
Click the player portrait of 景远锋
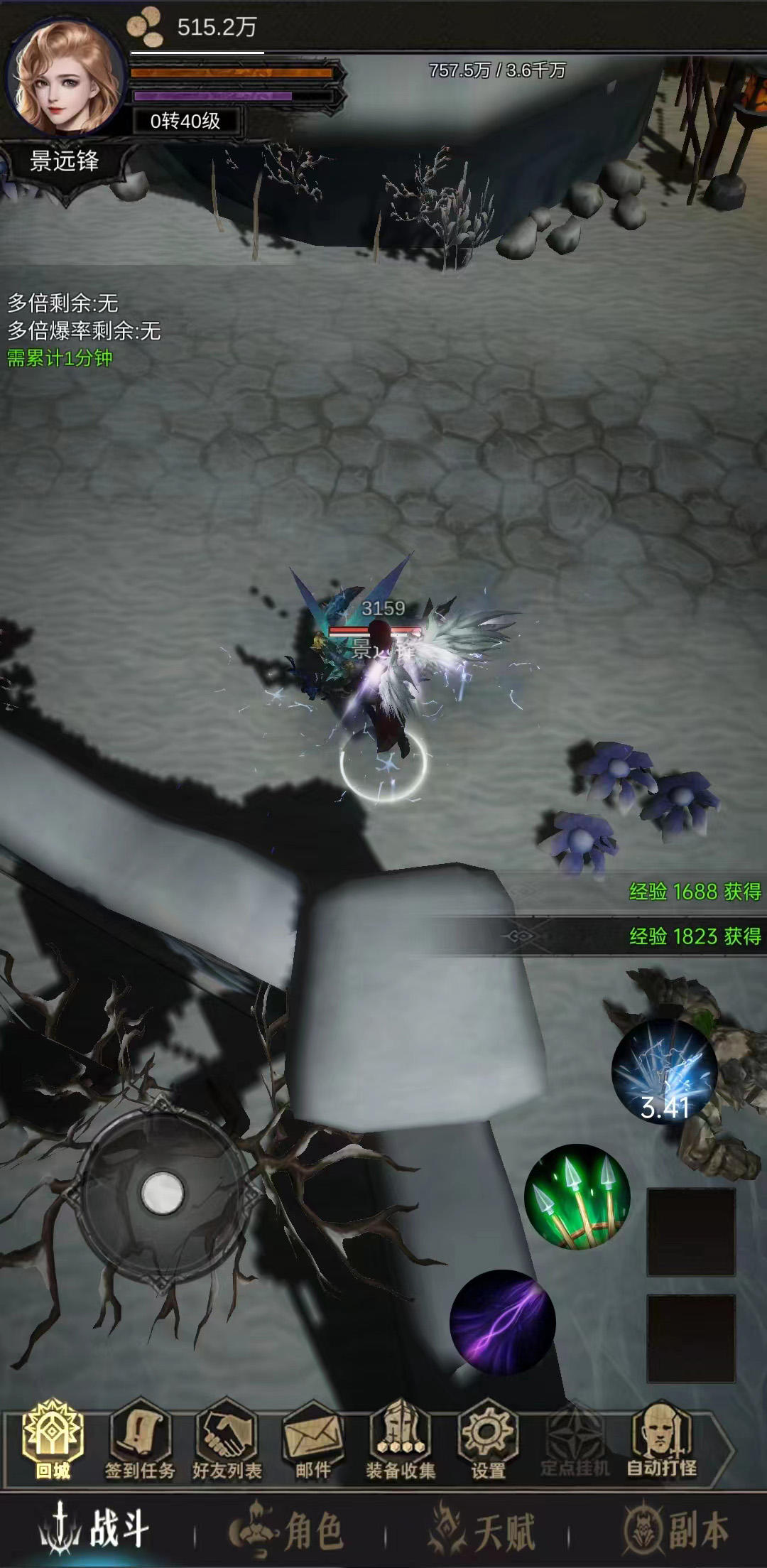[66, 77]
